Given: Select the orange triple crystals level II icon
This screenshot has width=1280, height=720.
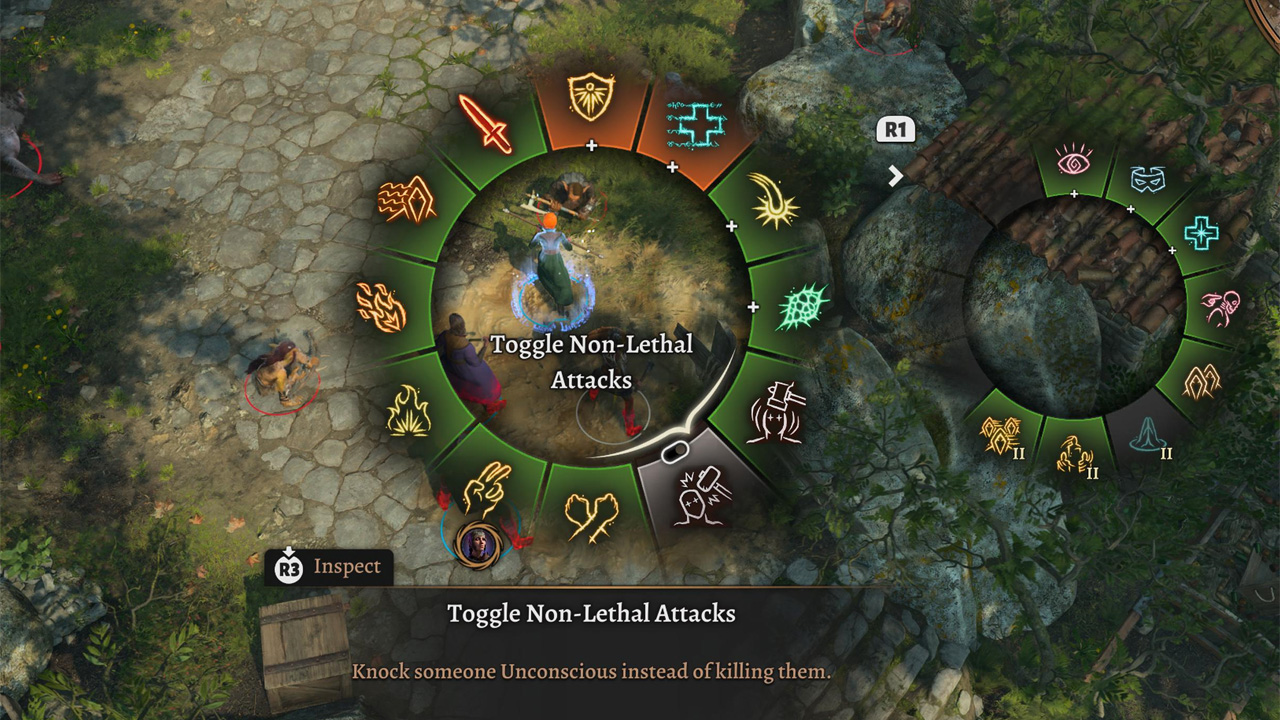Looking at the screenshot, I should click(1001, 435).
